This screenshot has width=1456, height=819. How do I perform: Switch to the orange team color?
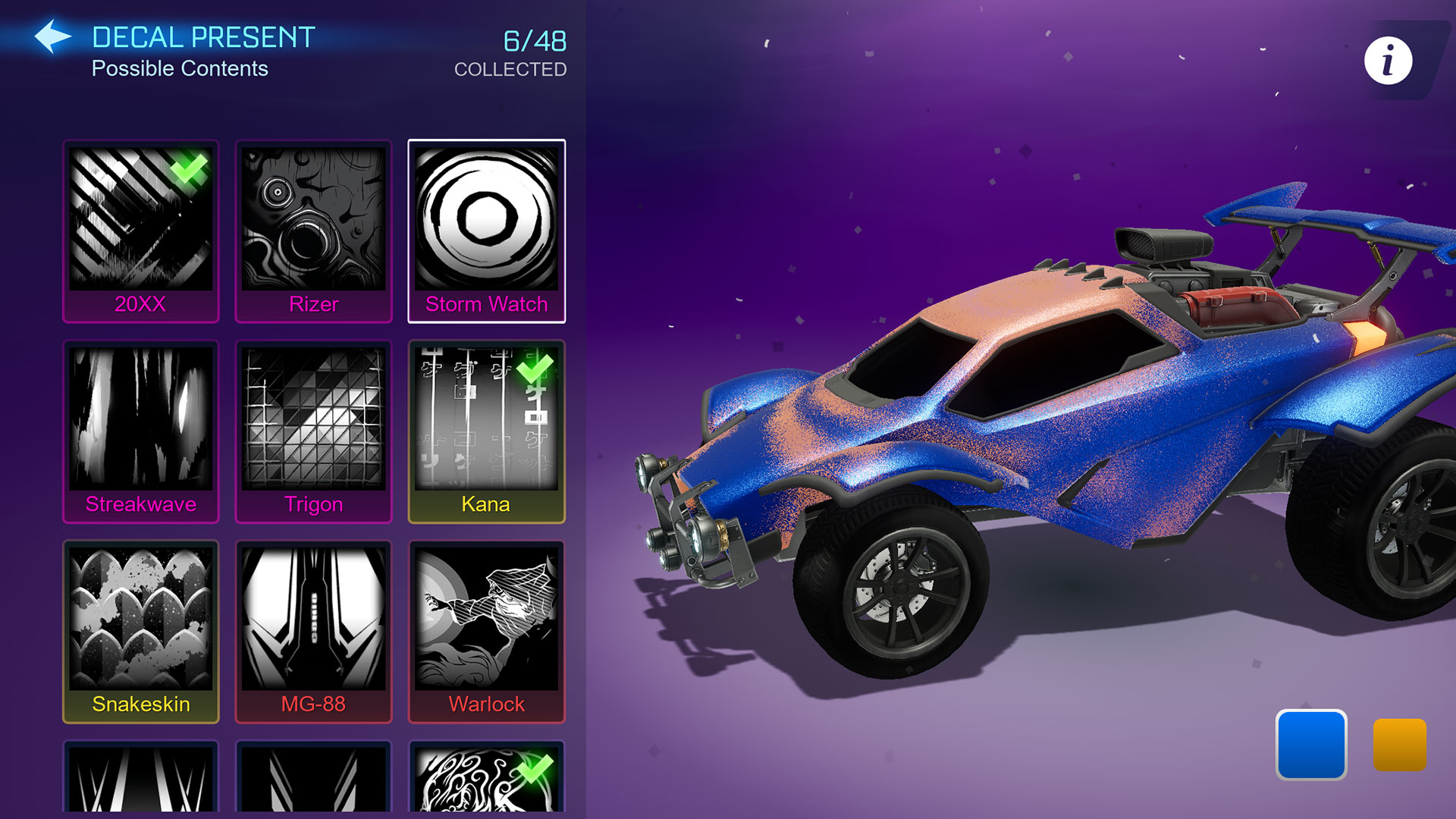1399,745
